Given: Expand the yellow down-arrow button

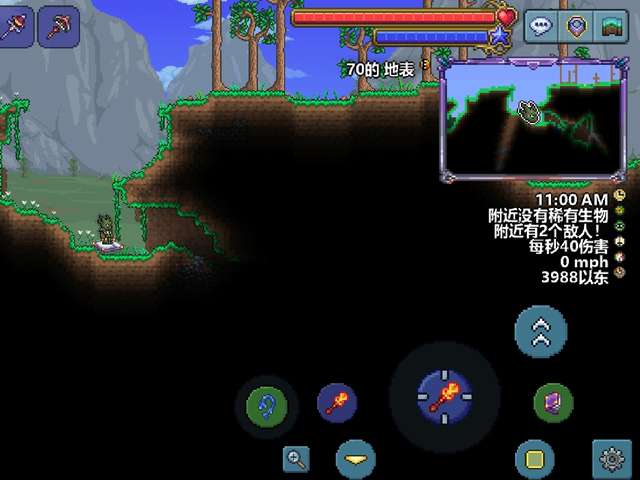Looking at the screenshot, I should [355, 460].
